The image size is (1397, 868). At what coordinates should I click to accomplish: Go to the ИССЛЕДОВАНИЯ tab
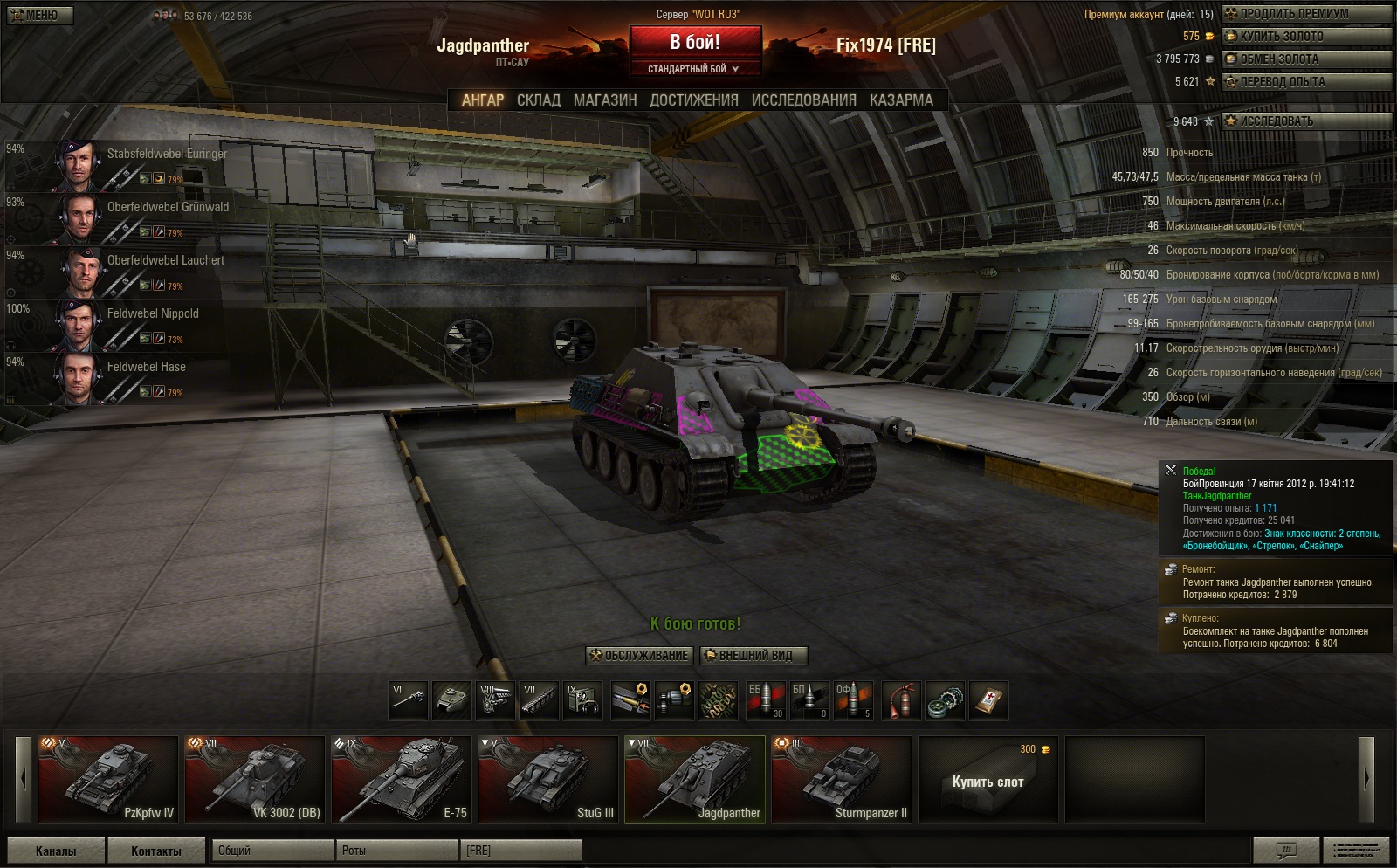click(x=803, y=100)
